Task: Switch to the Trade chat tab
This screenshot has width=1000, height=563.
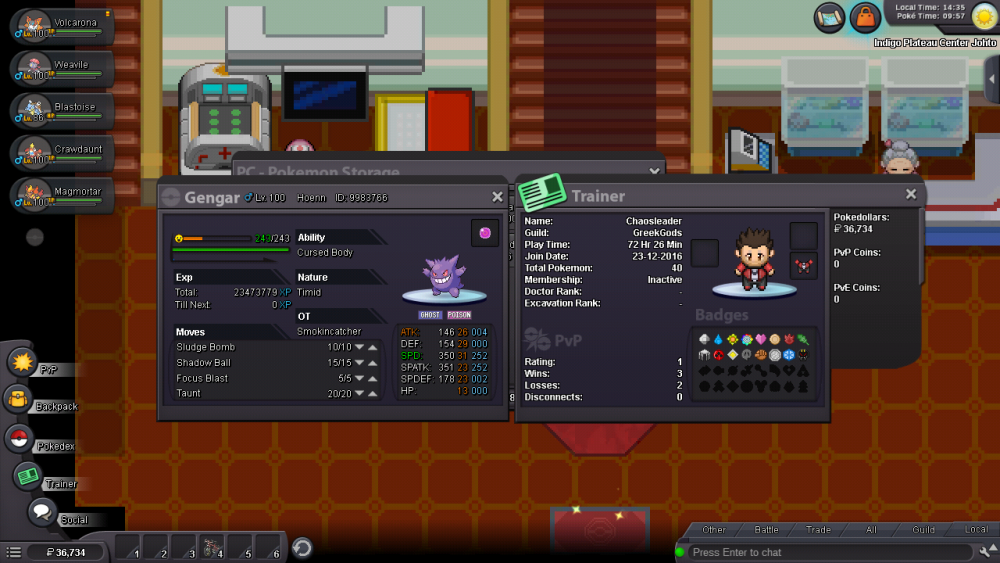Action: tap(818, 530)
